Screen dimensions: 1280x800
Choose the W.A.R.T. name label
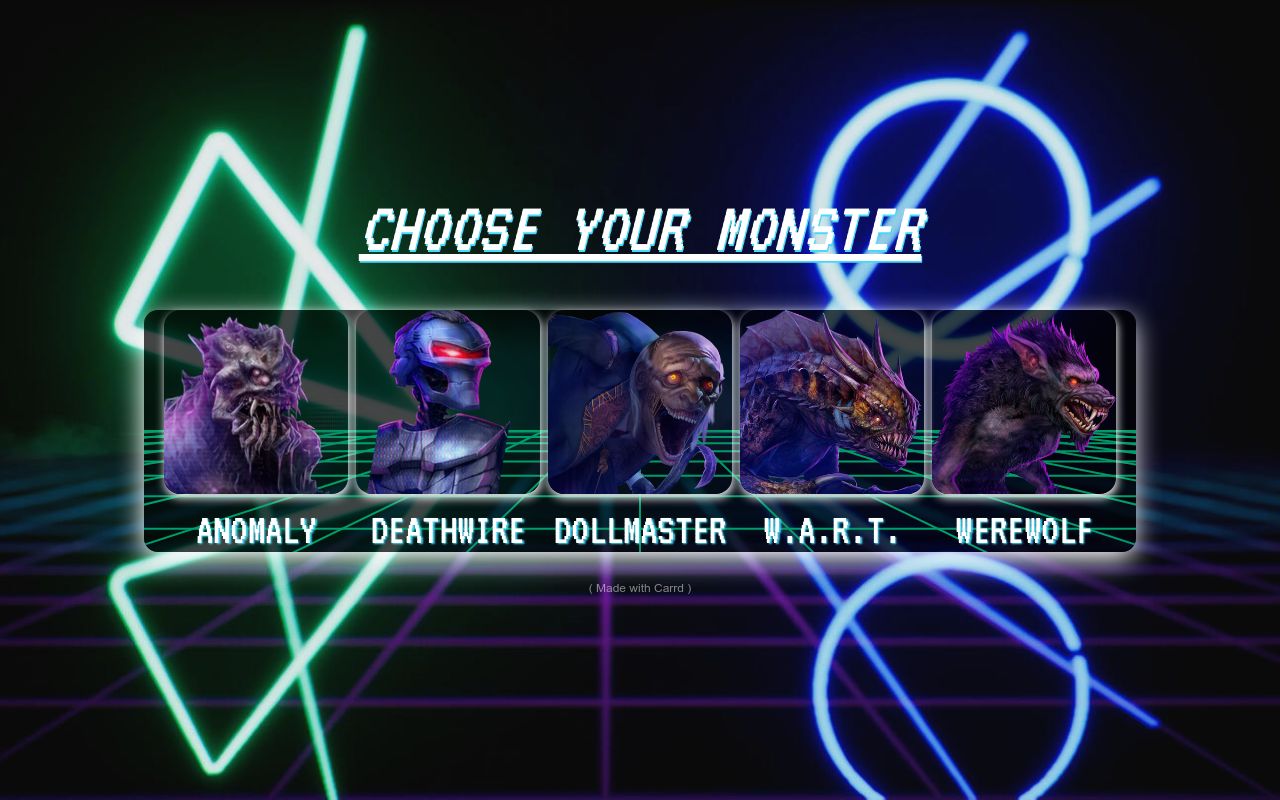831,531
